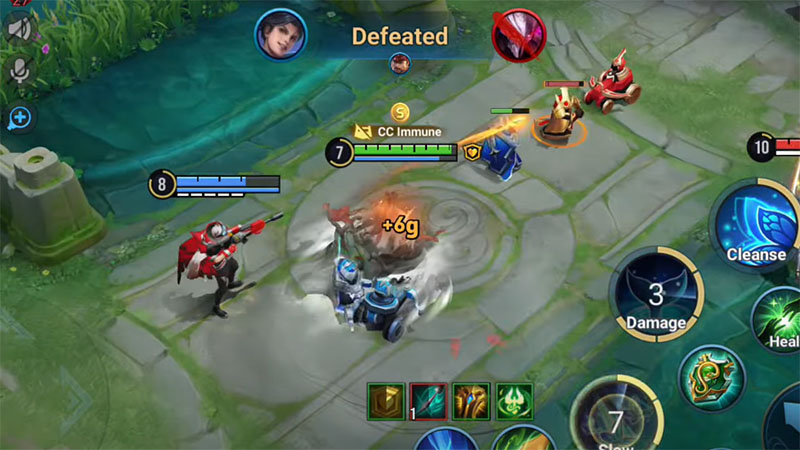The height and width of the screenshot is (450, 800).
Task: Select the gold shield item slot
Action: (x=385, y=400)
